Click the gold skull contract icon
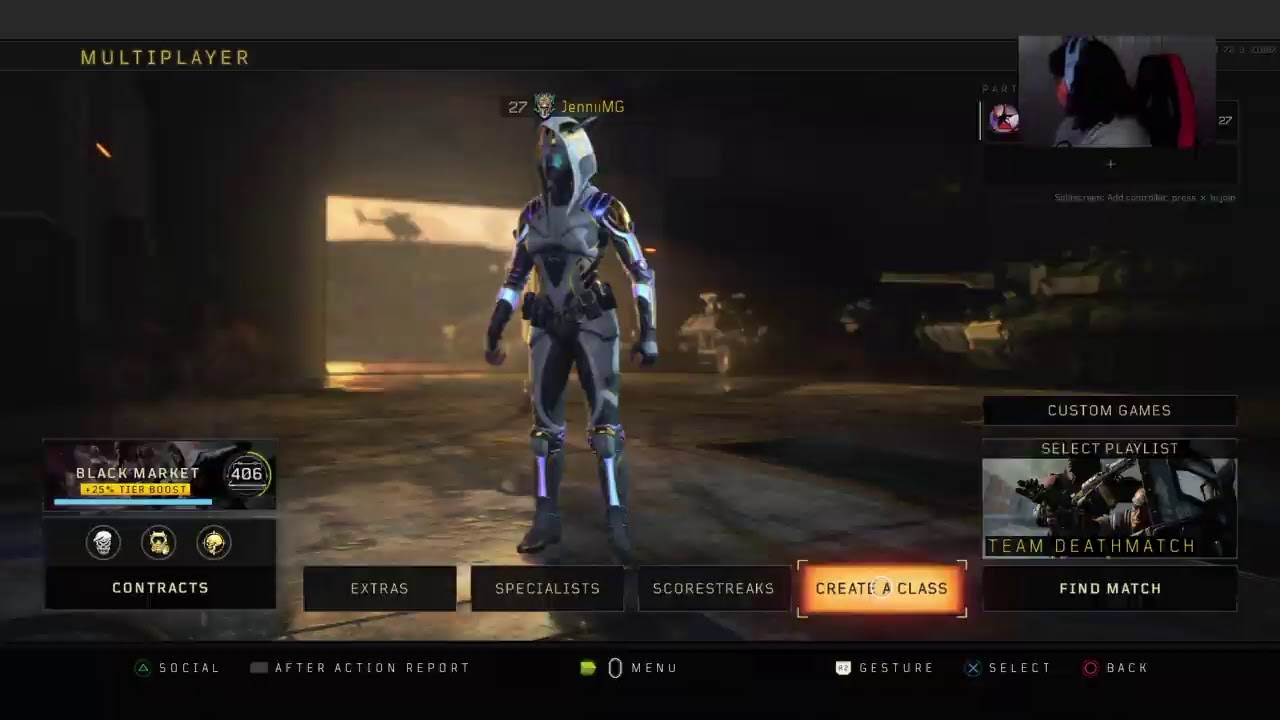1280x720 pixels. point(213,543)
